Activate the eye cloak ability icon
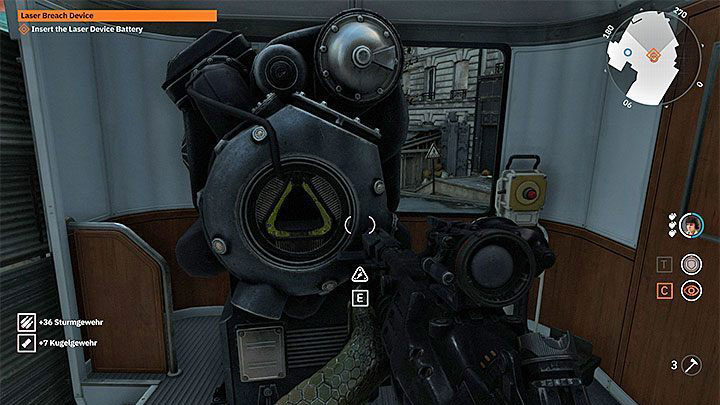 690,290
